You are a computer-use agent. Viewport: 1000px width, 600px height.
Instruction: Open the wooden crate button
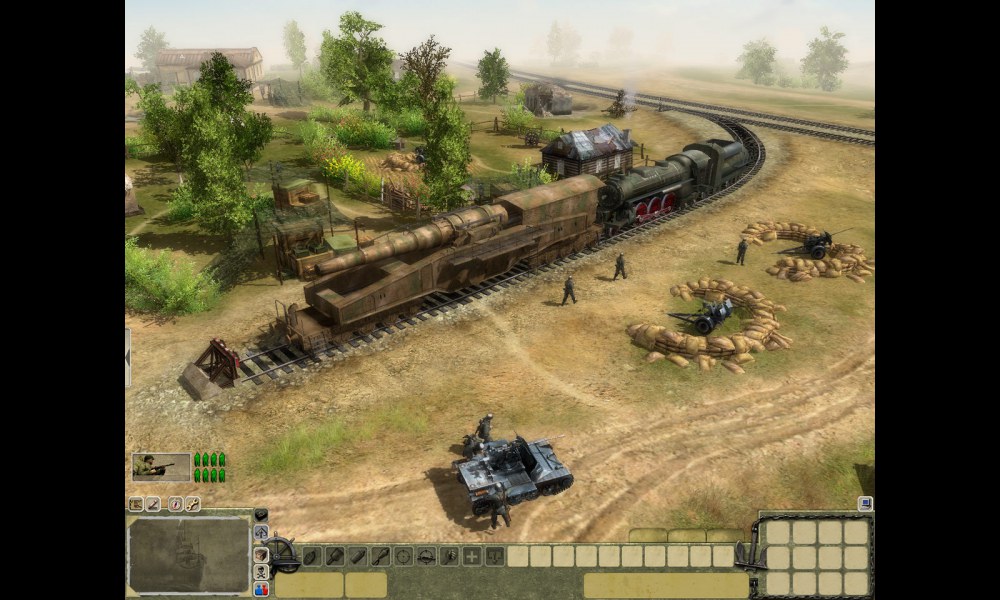[x=261, y=553]
